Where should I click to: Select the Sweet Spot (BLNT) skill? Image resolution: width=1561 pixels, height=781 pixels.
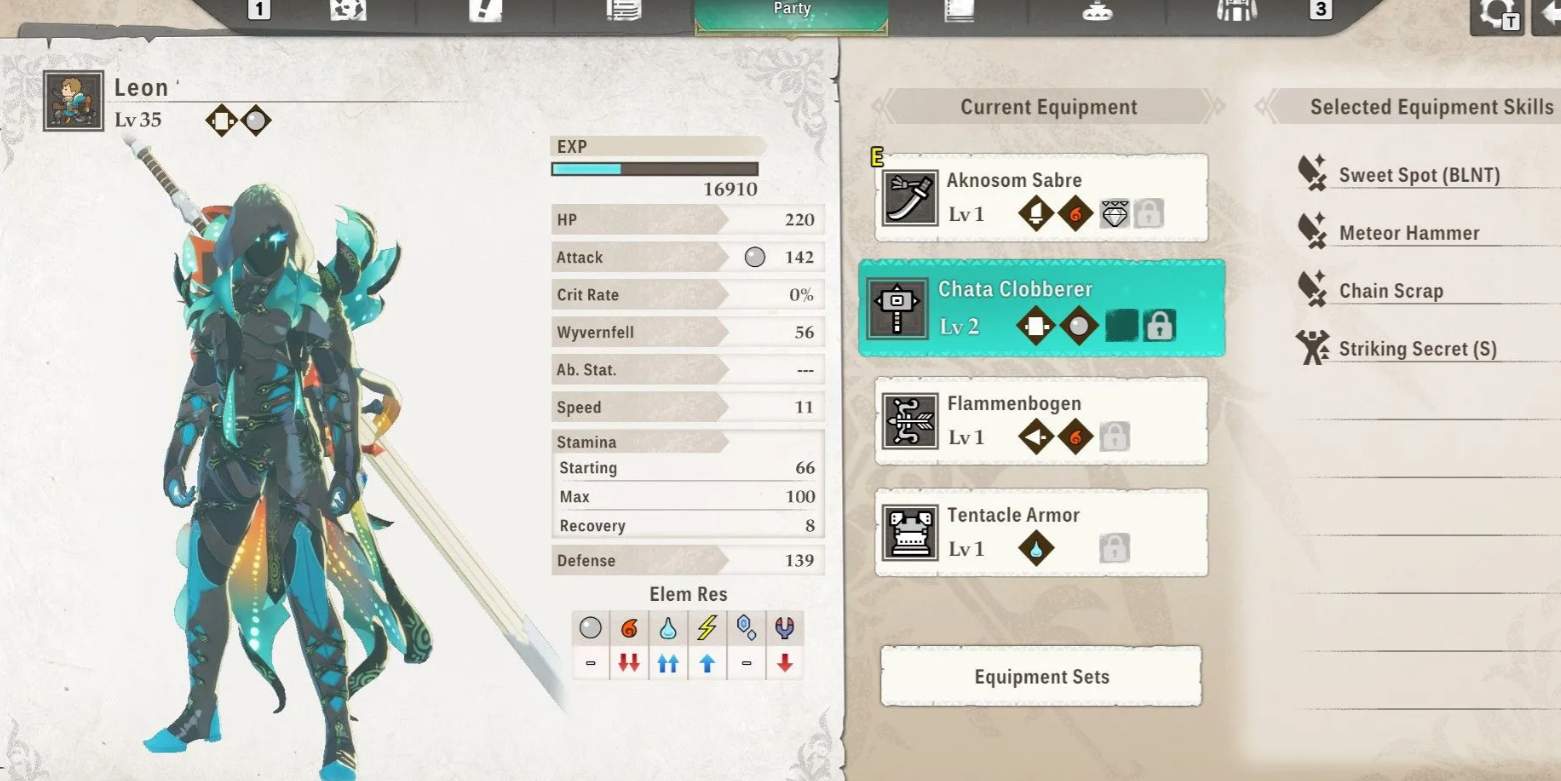[x=1418, y=176]
